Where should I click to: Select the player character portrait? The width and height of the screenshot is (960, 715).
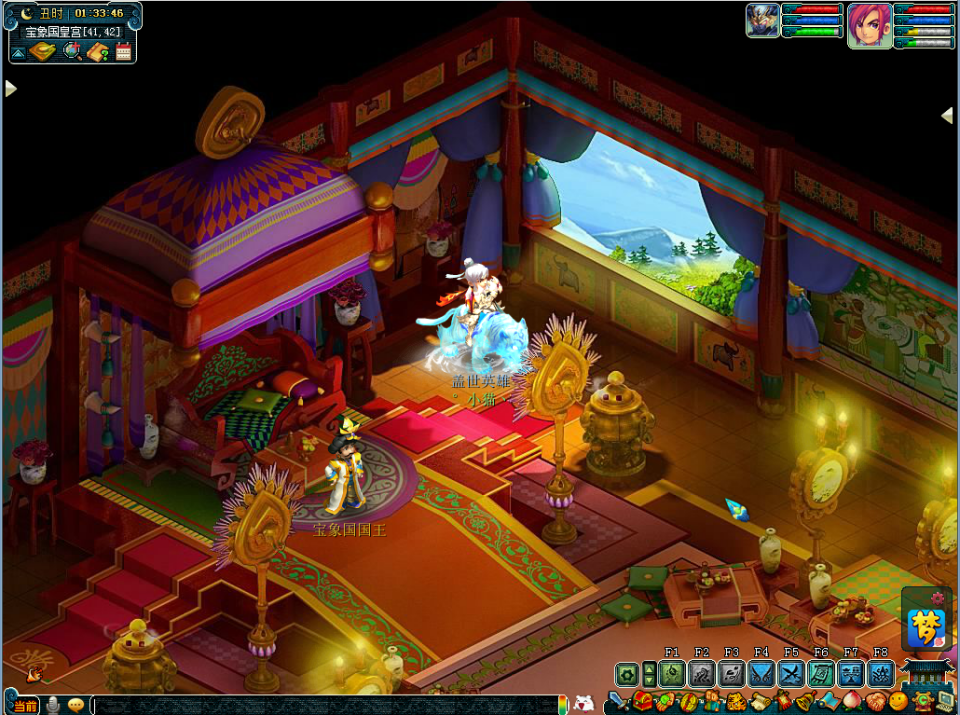869,24
